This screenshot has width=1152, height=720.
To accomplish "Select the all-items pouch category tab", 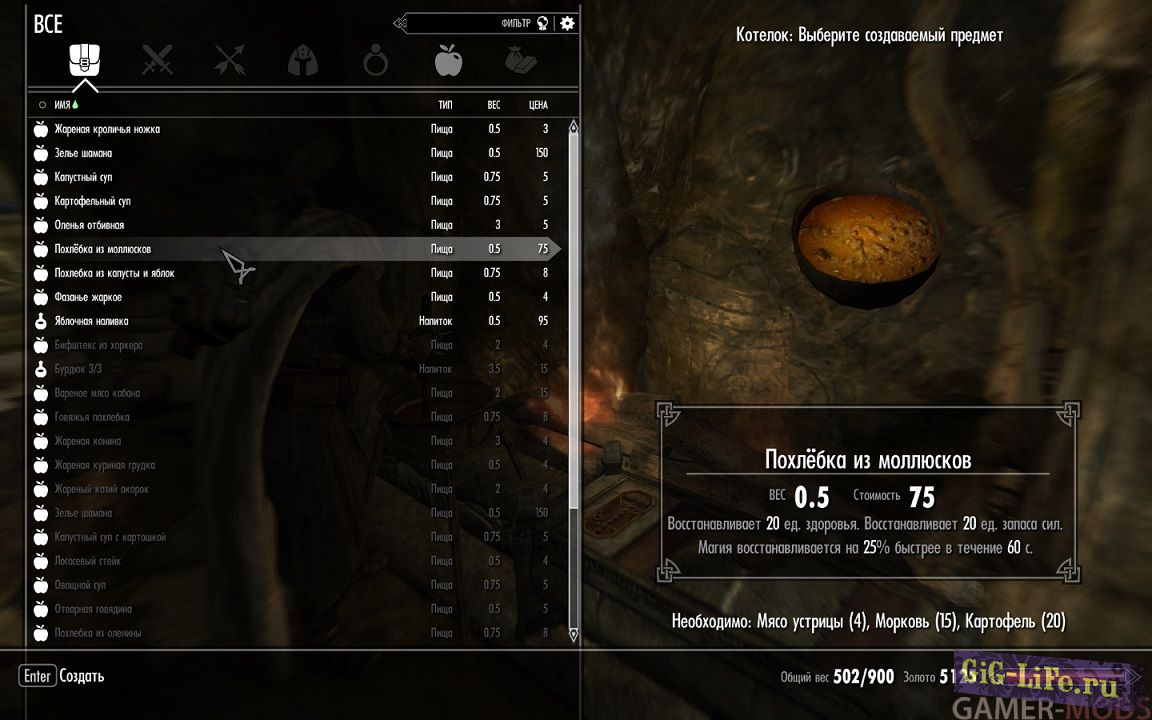I will (84, 62).
